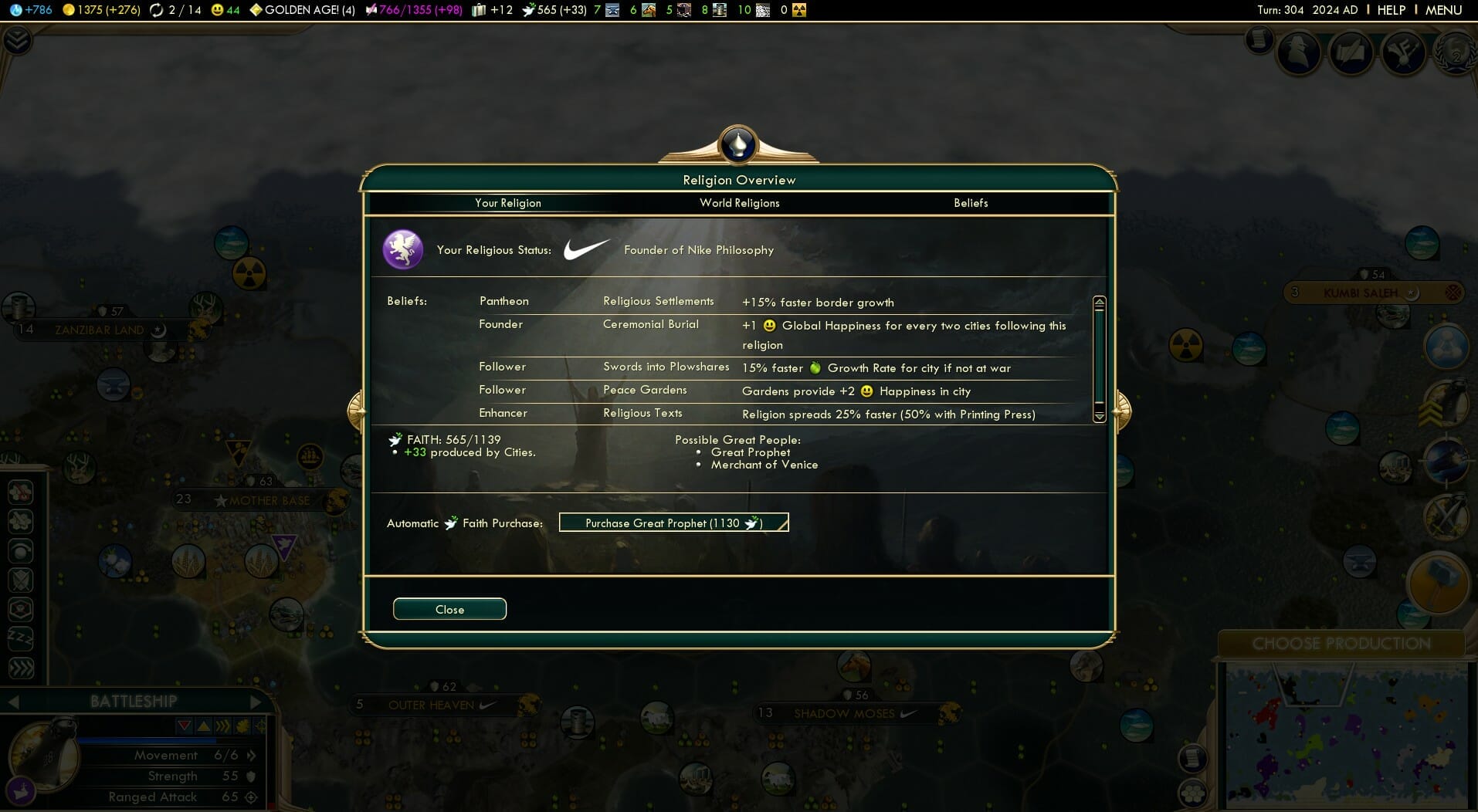Select the Your Religion tab
The image size is (1478, 812).
point(507,203)
